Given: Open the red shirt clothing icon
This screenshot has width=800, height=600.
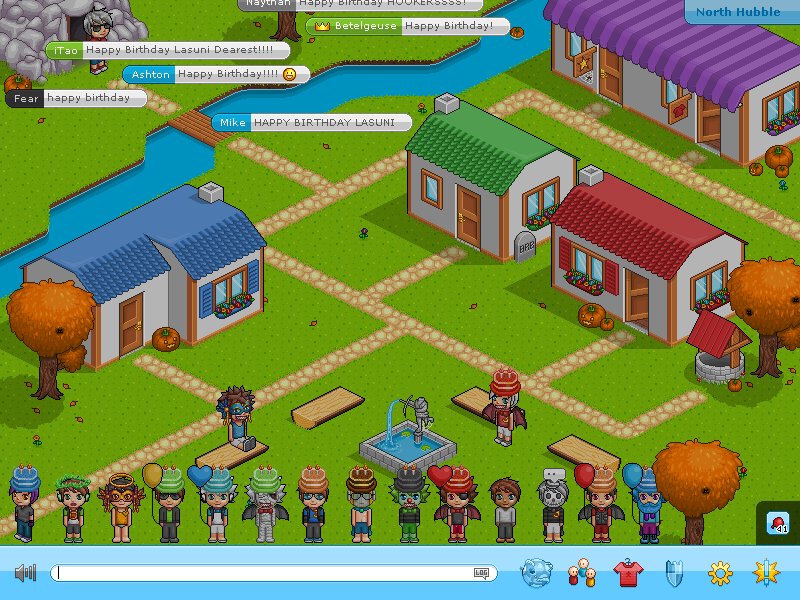Looking at the screenshot, I should pos(628,573).
